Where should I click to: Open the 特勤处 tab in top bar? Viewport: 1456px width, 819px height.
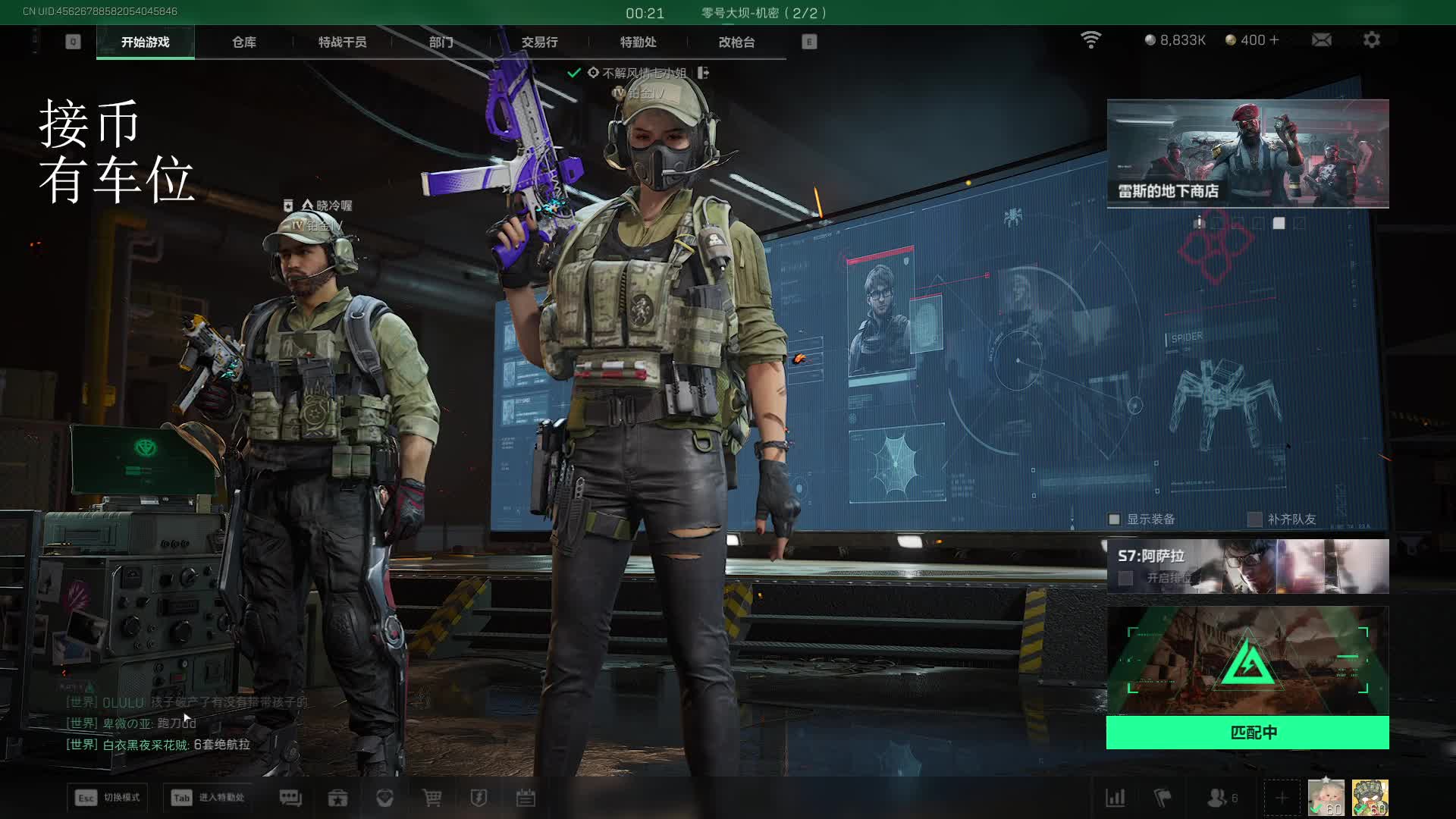638,42
